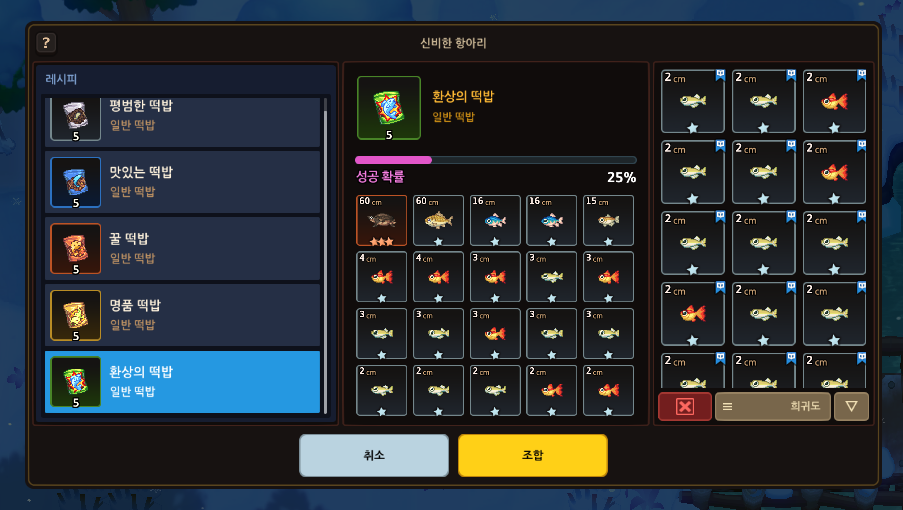Select the 평범한 떡밥 recipe
Image resolution: width=903 pixels, height=510 pixels.
pos(185,119)
